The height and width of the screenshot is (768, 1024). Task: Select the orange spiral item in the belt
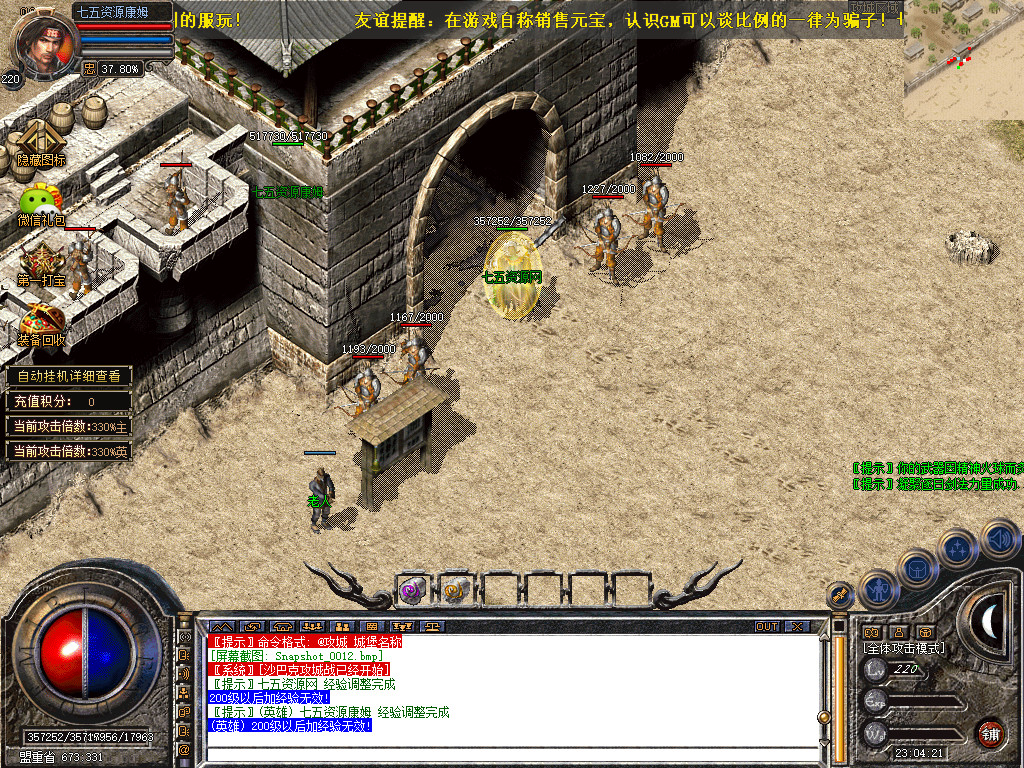click(456, 590)
